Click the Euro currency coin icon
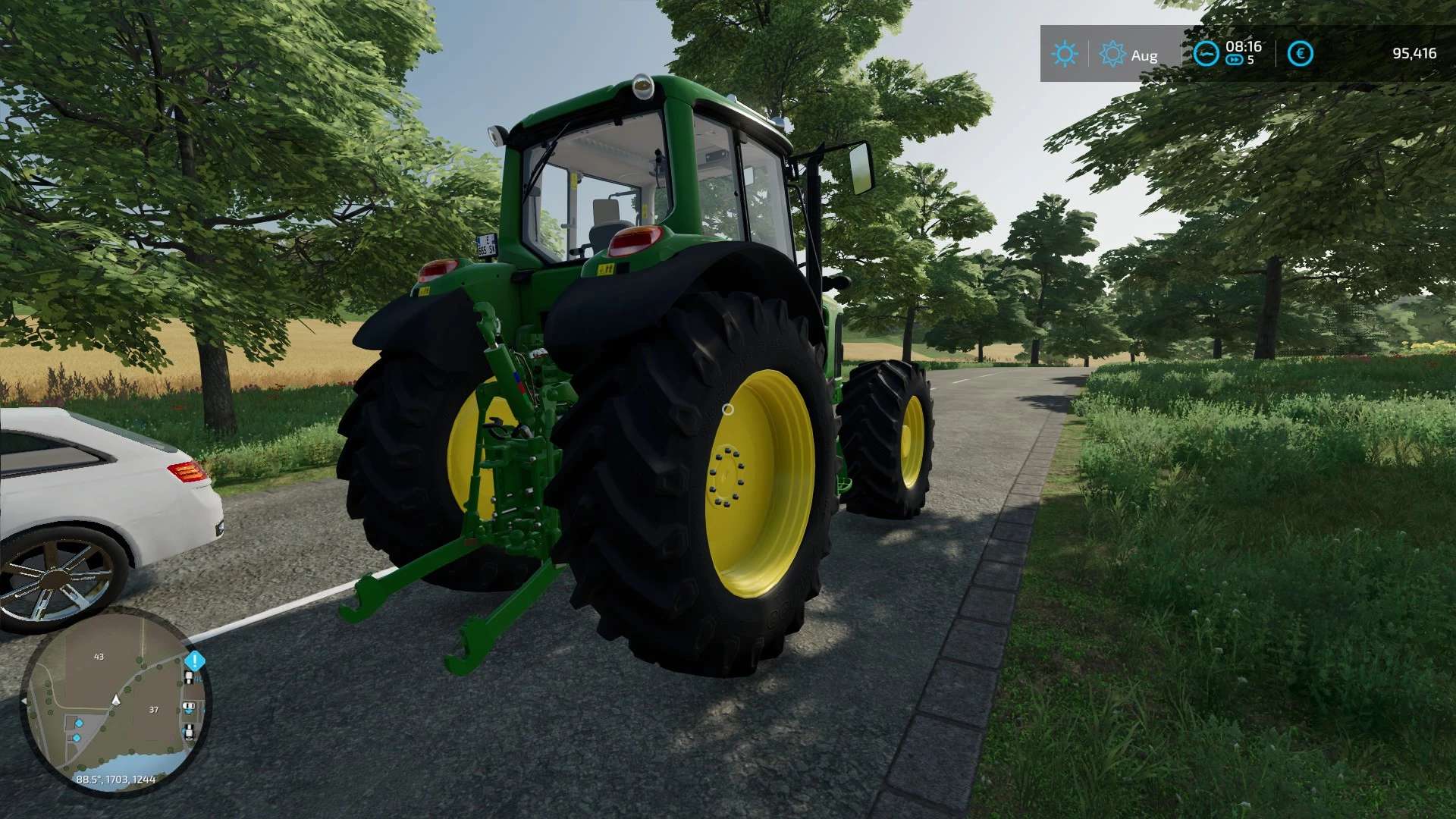Viewport: 1456px width, 819px height. click(x=1301, y=52)
